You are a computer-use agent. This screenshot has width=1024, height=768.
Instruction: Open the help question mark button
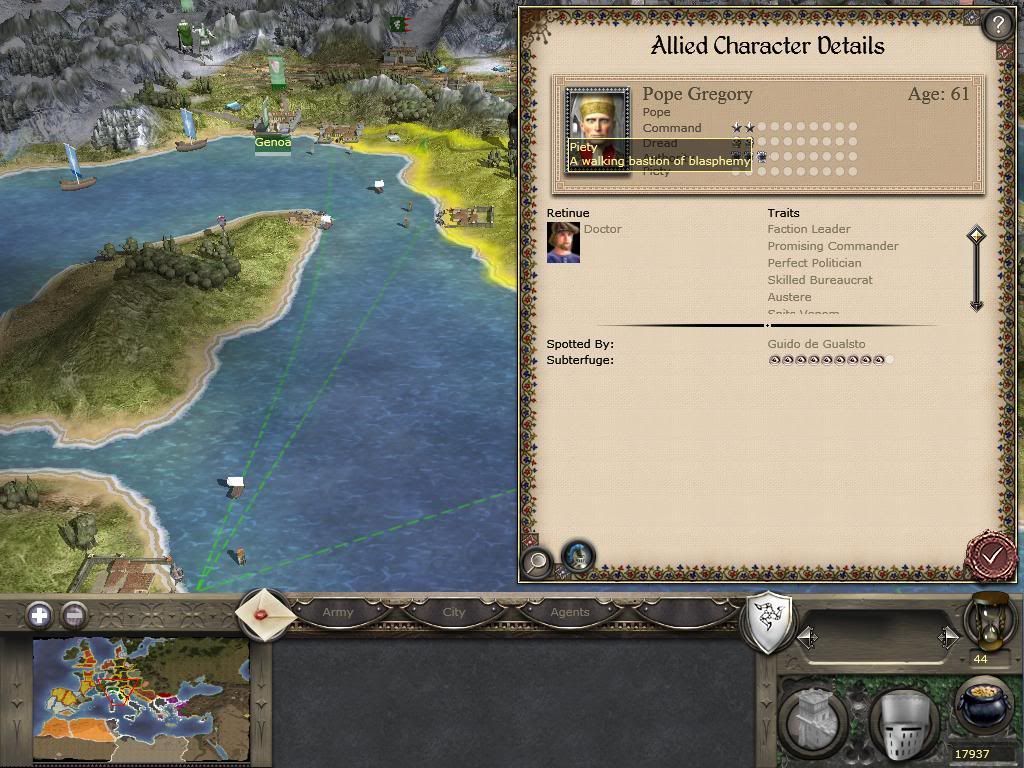(x=997, y=25)
